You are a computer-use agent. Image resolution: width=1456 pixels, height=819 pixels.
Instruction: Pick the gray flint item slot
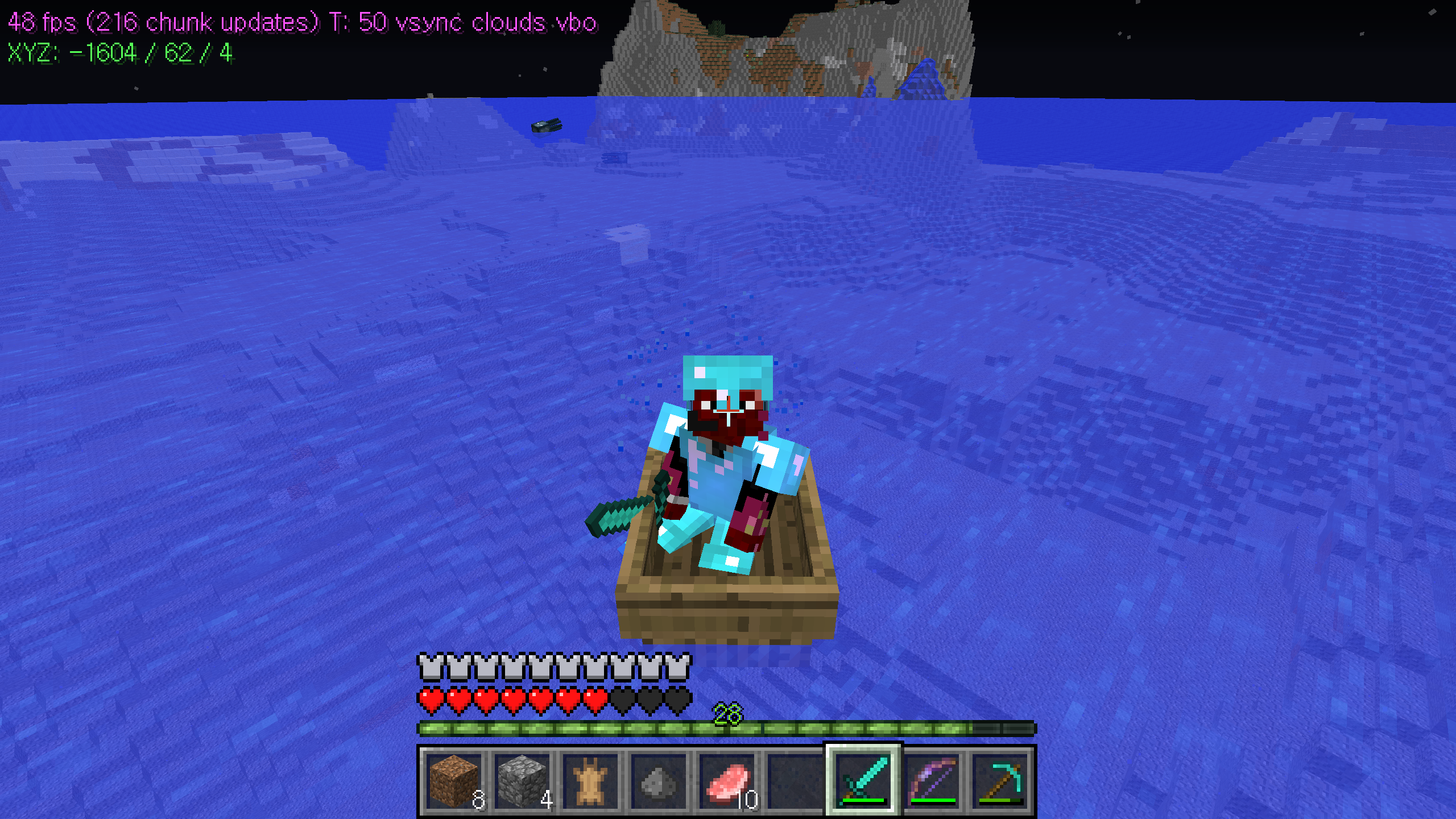658,781
